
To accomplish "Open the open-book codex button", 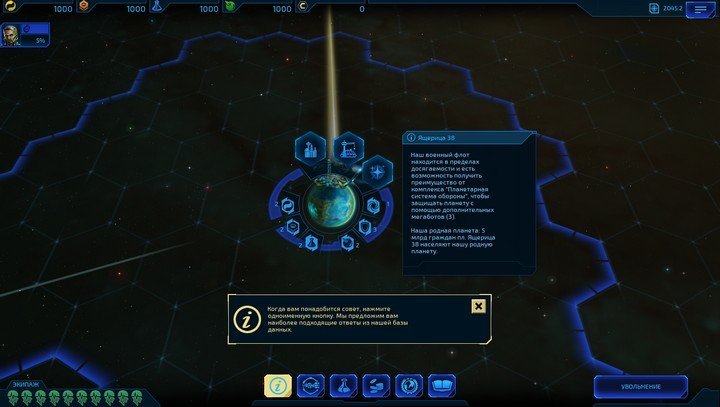I will 441,385.
